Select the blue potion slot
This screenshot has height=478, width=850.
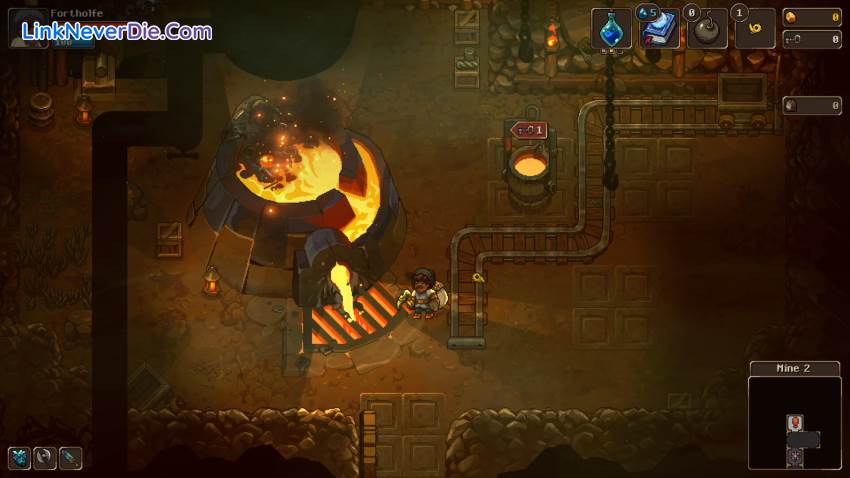tap(611, 29)
